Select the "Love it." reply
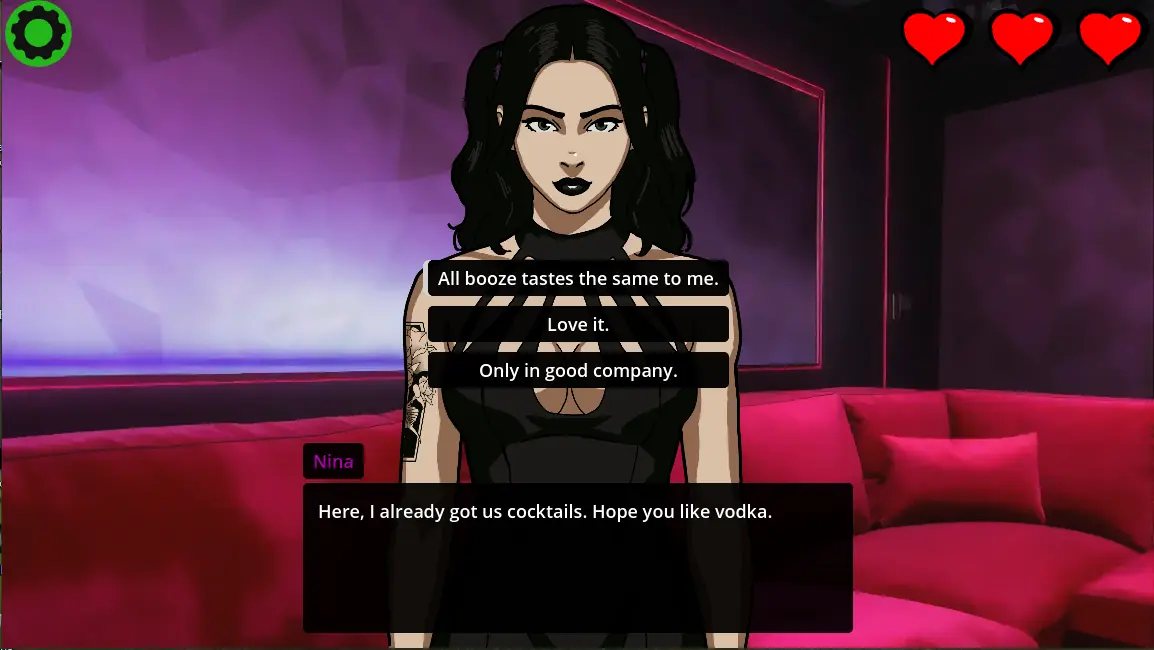 [578, 325]
